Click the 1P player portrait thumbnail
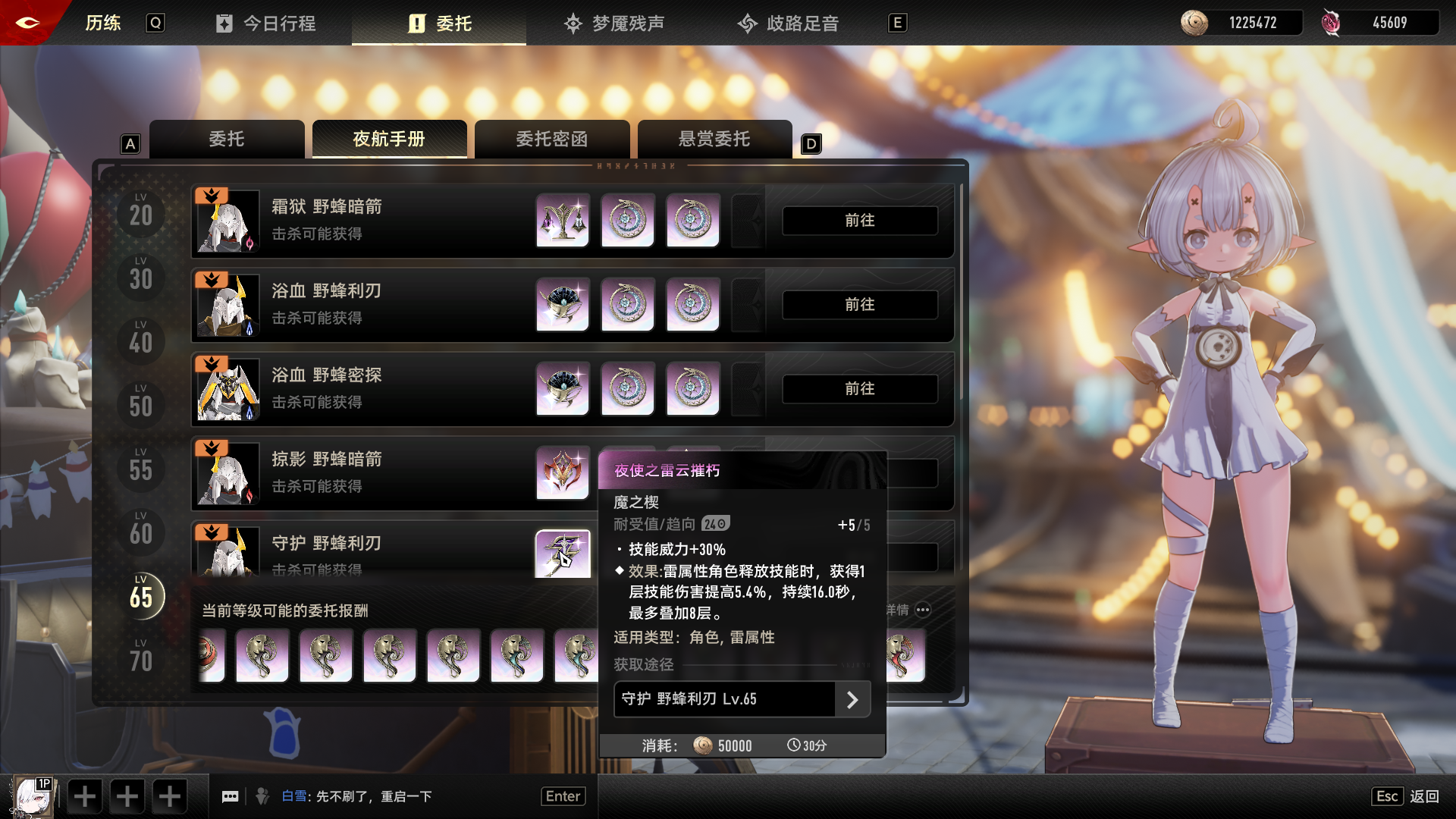 click(x=32, y=795)
